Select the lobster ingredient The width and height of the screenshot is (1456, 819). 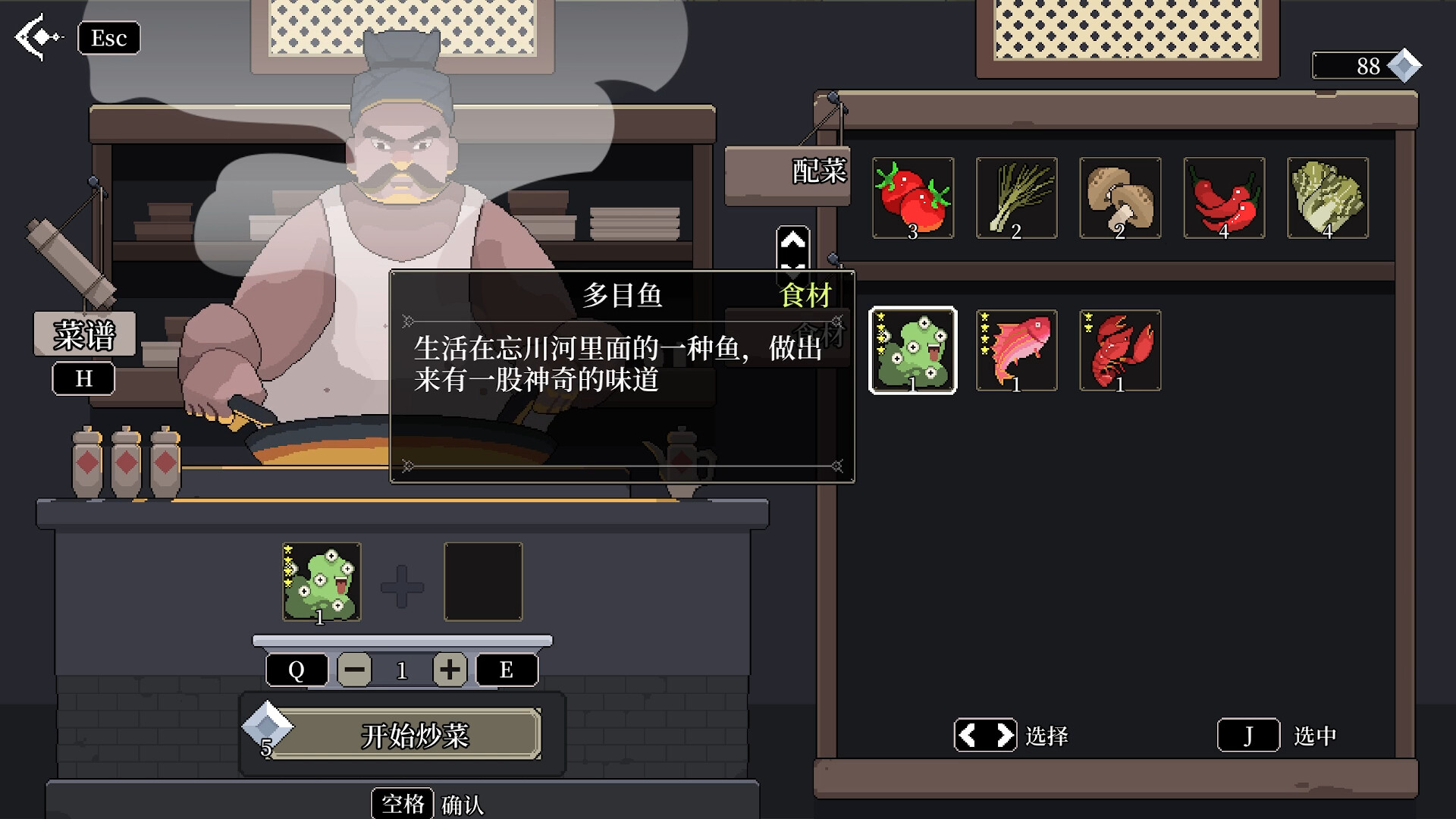pos(1120,350)
